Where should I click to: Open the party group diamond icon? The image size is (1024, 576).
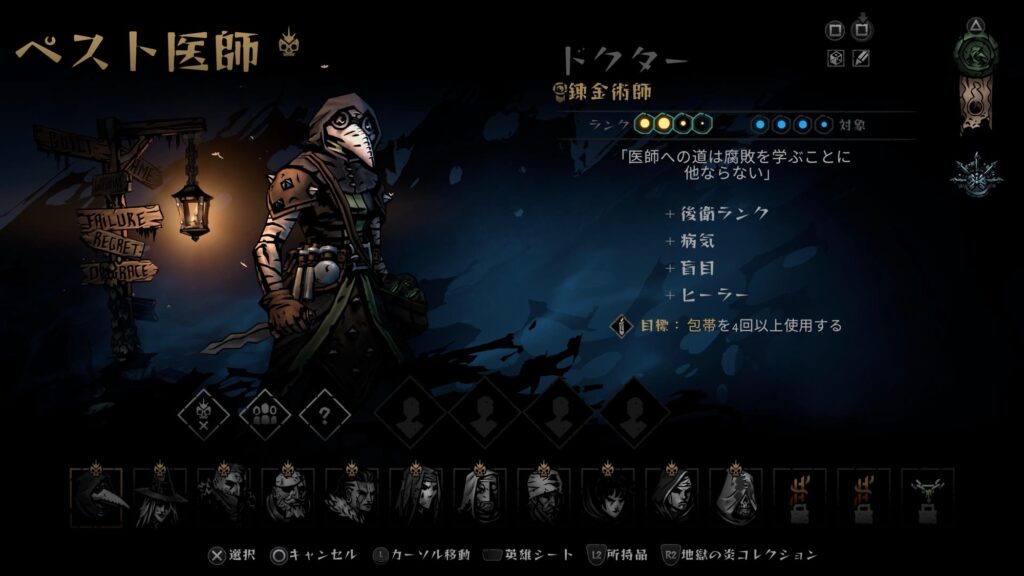click(265, 414)
